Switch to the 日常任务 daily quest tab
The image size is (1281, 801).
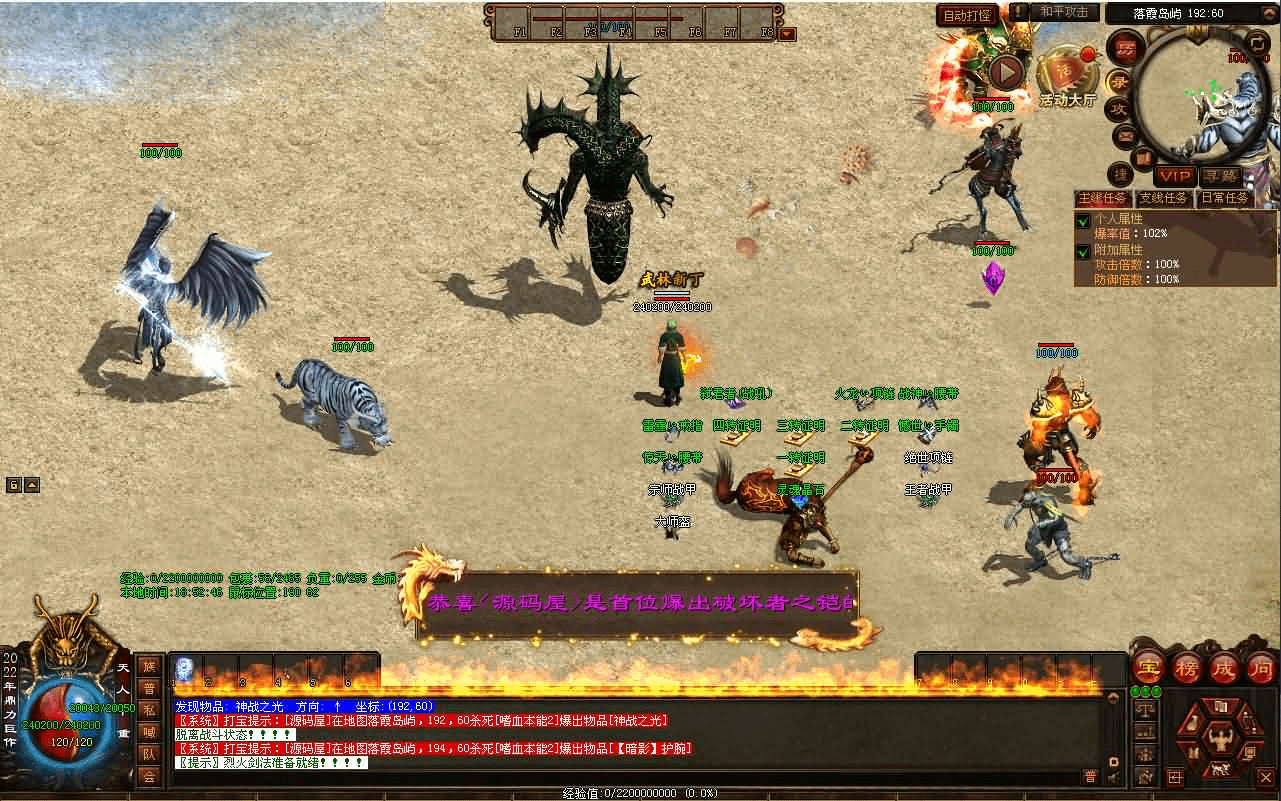point(1225,198)
